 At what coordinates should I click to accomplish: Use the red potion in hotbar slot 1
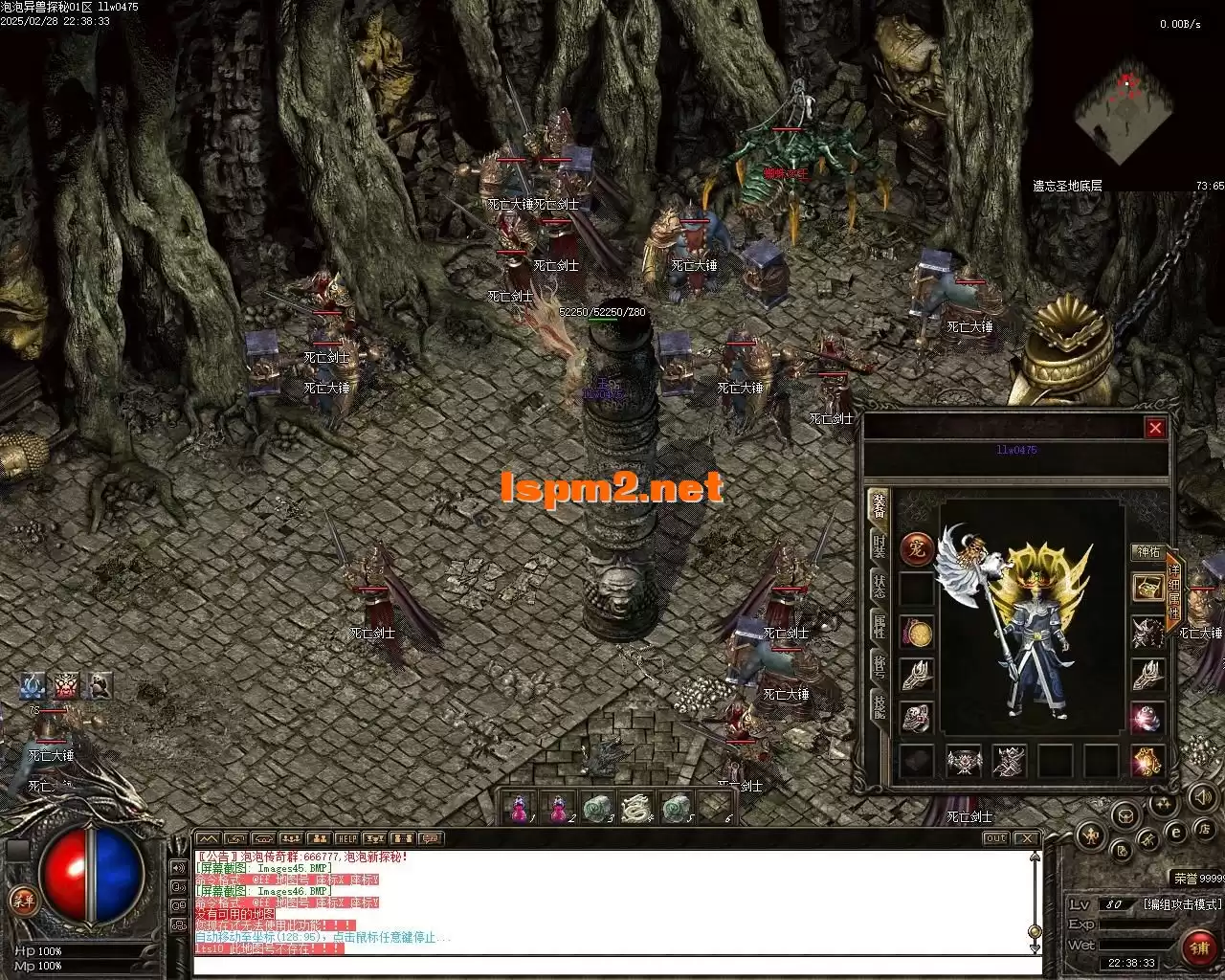520,808
